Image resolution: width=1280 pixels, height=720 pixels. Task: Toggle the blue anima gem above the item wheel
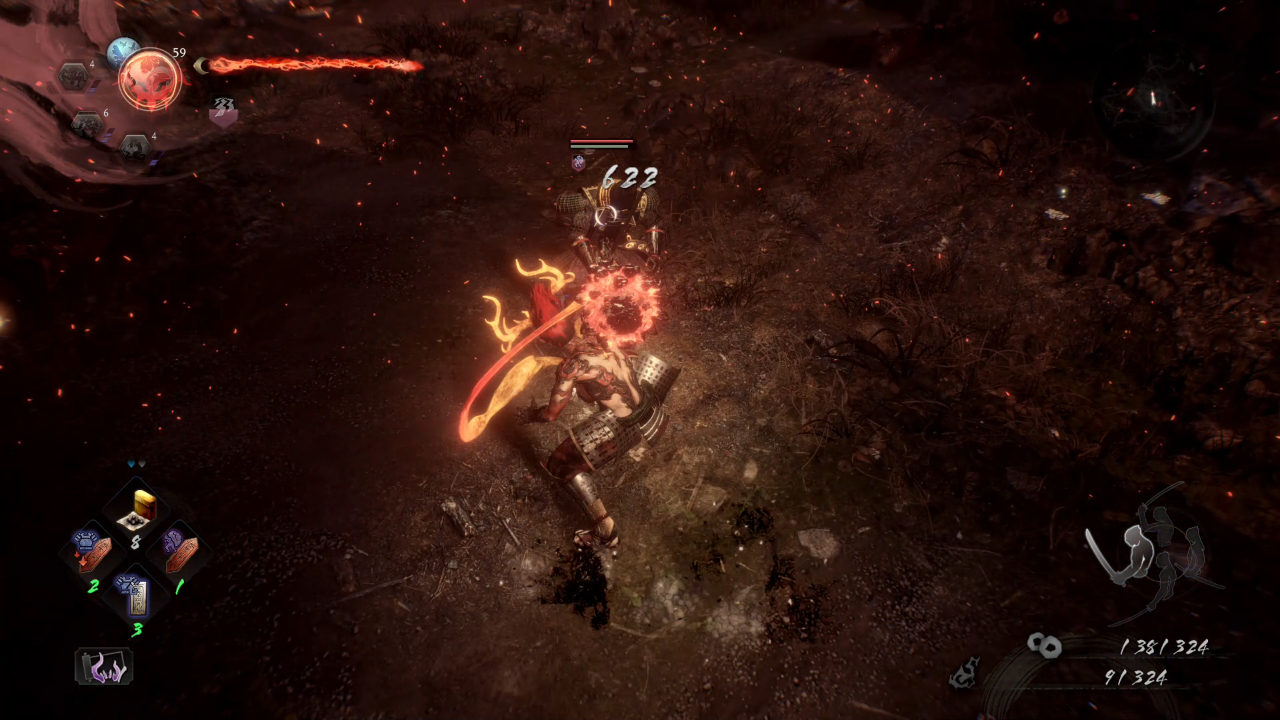(x=130, y=464)
